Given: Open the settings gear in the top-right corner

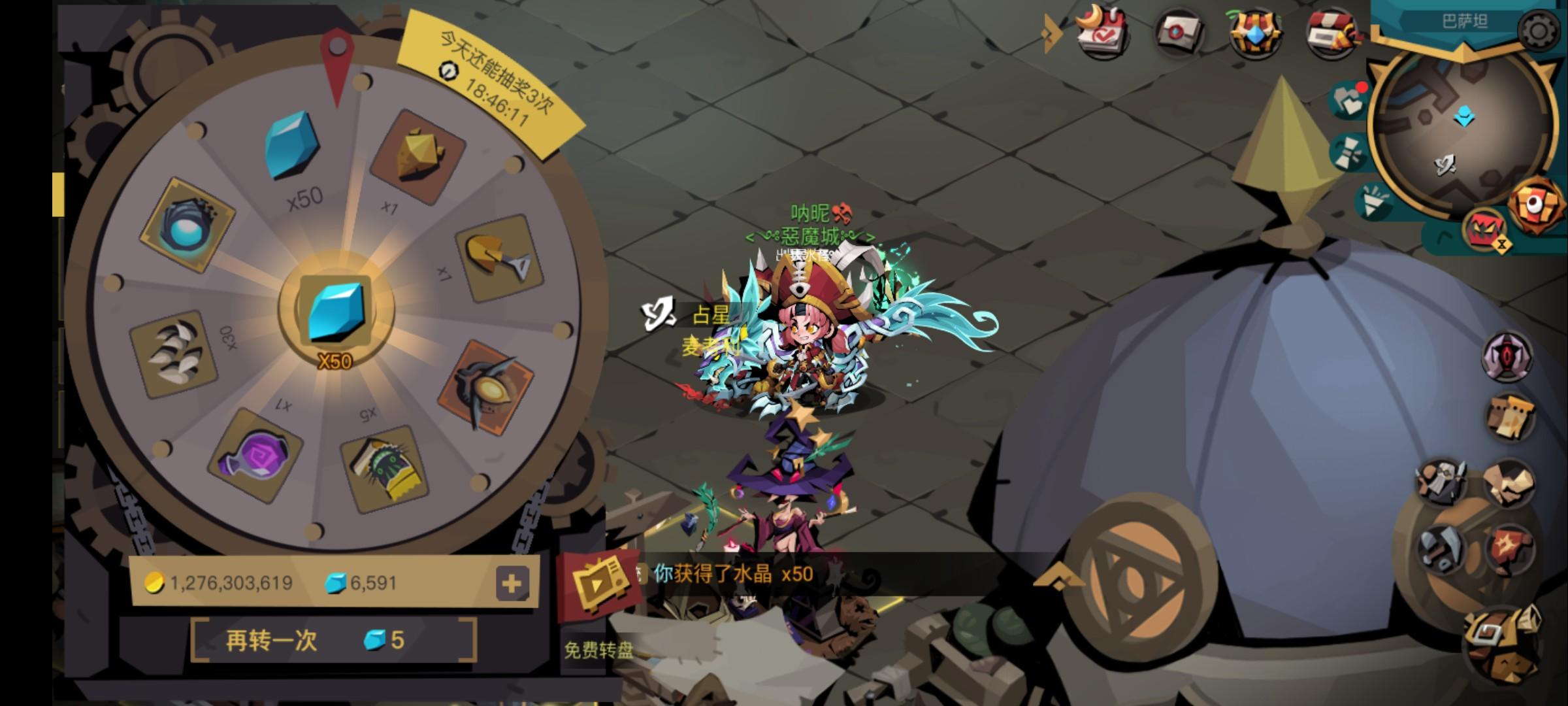Looking at the screenshot, I should pyautogui.click(x=1537, y=31).
